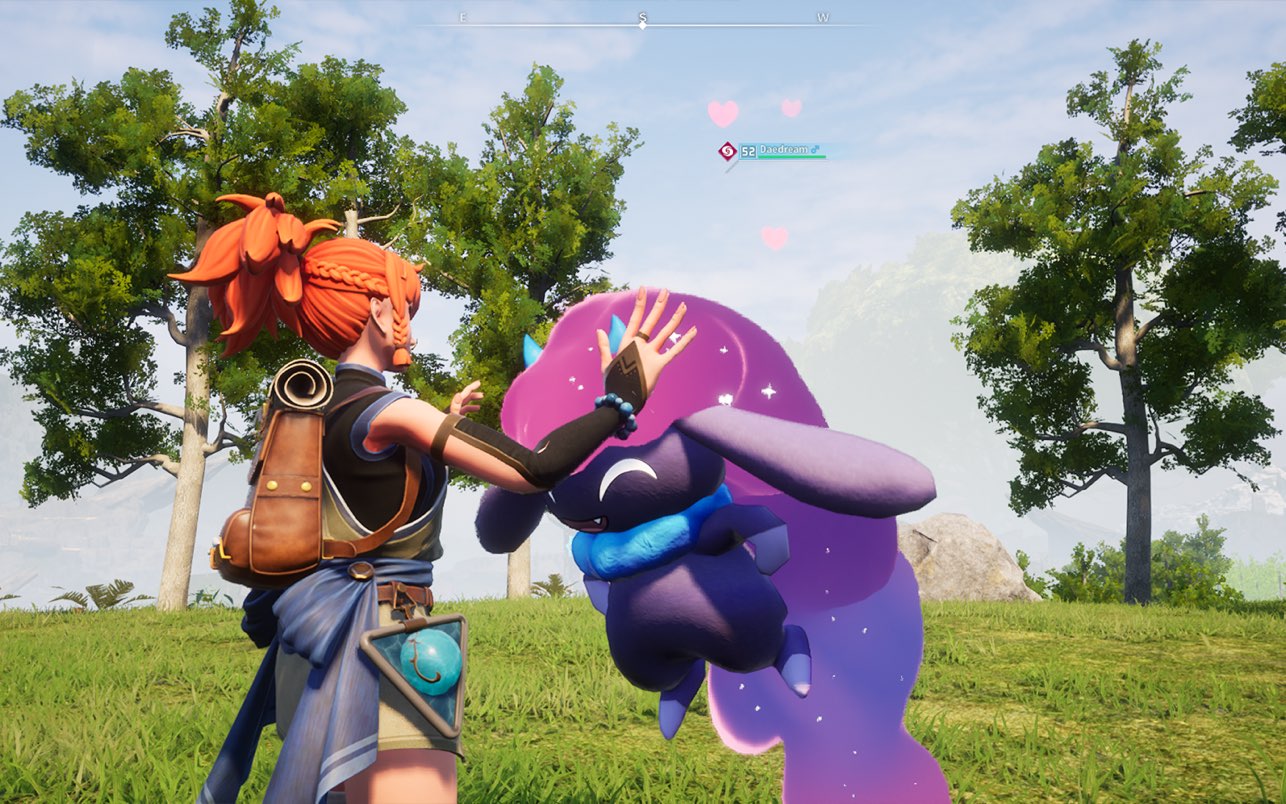Select the Daedream name label
The height and width of the screenshot is (804, 1286).
(782, 149)
